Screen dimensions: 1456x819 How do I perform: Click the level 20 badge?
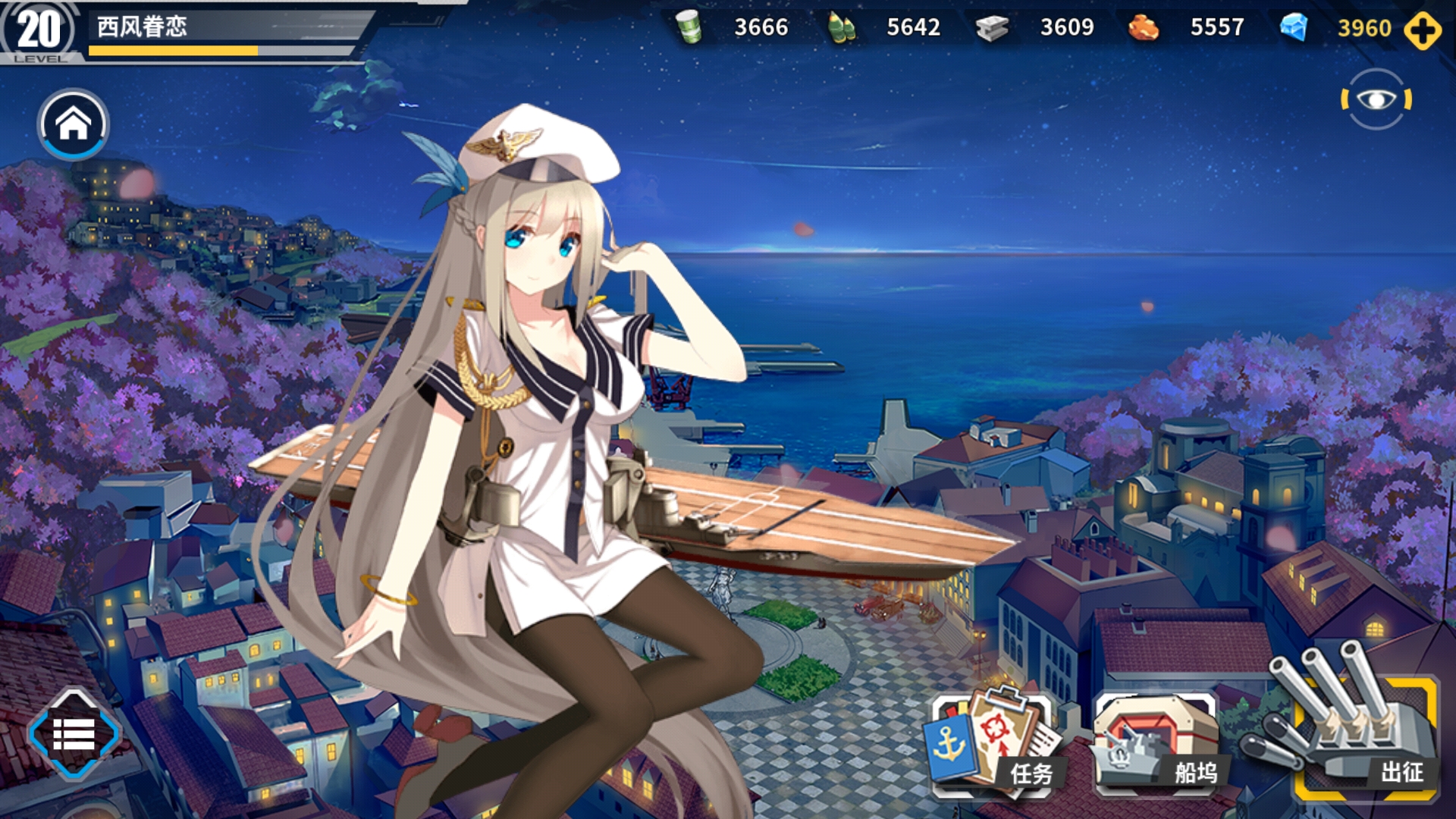(38, 32)
